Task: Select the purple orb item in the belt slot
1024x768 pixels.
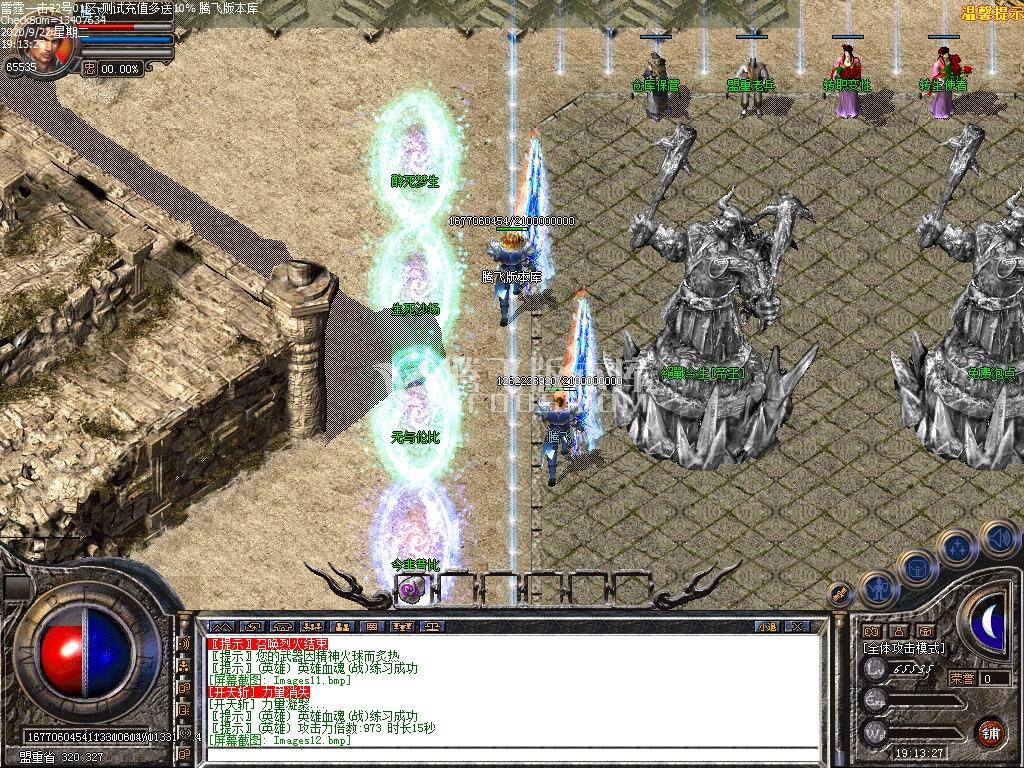Action: [x=409, y=589]
